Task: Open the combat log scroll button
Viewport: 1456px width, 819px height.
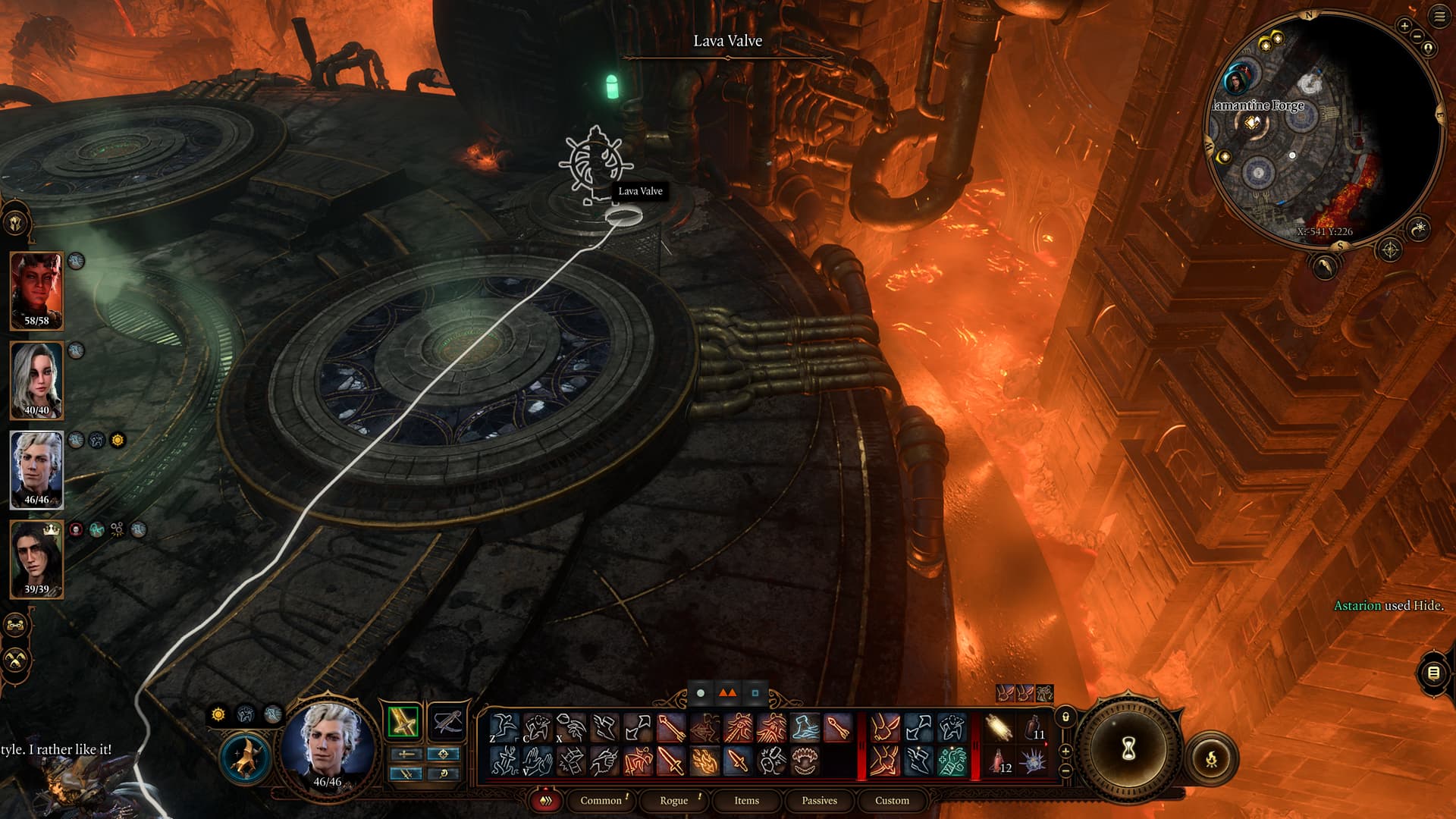Action: [1432, 673]
